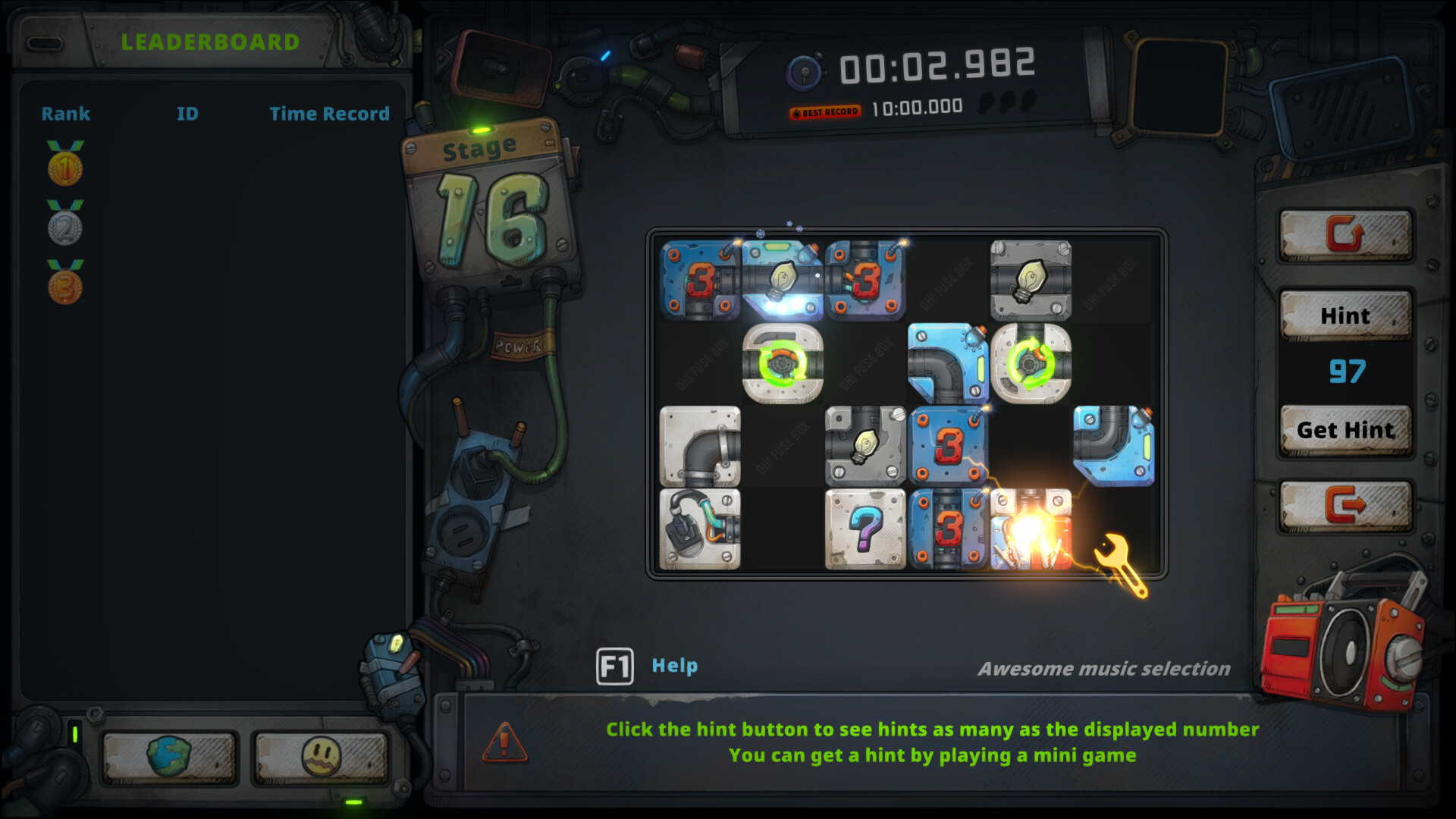Open Help via the F1 label

tap(614, 666)
